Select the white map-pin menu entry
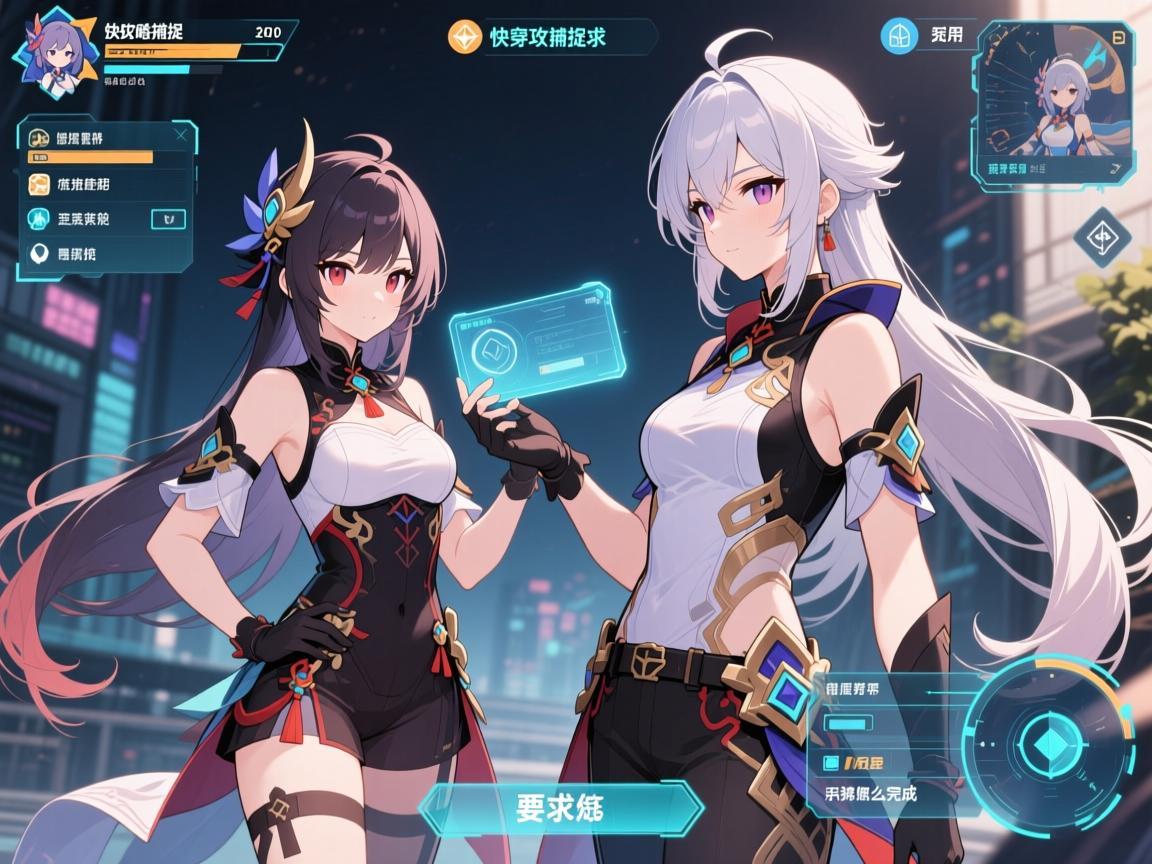The image size is (1152, 864). [x=40, y=254]
